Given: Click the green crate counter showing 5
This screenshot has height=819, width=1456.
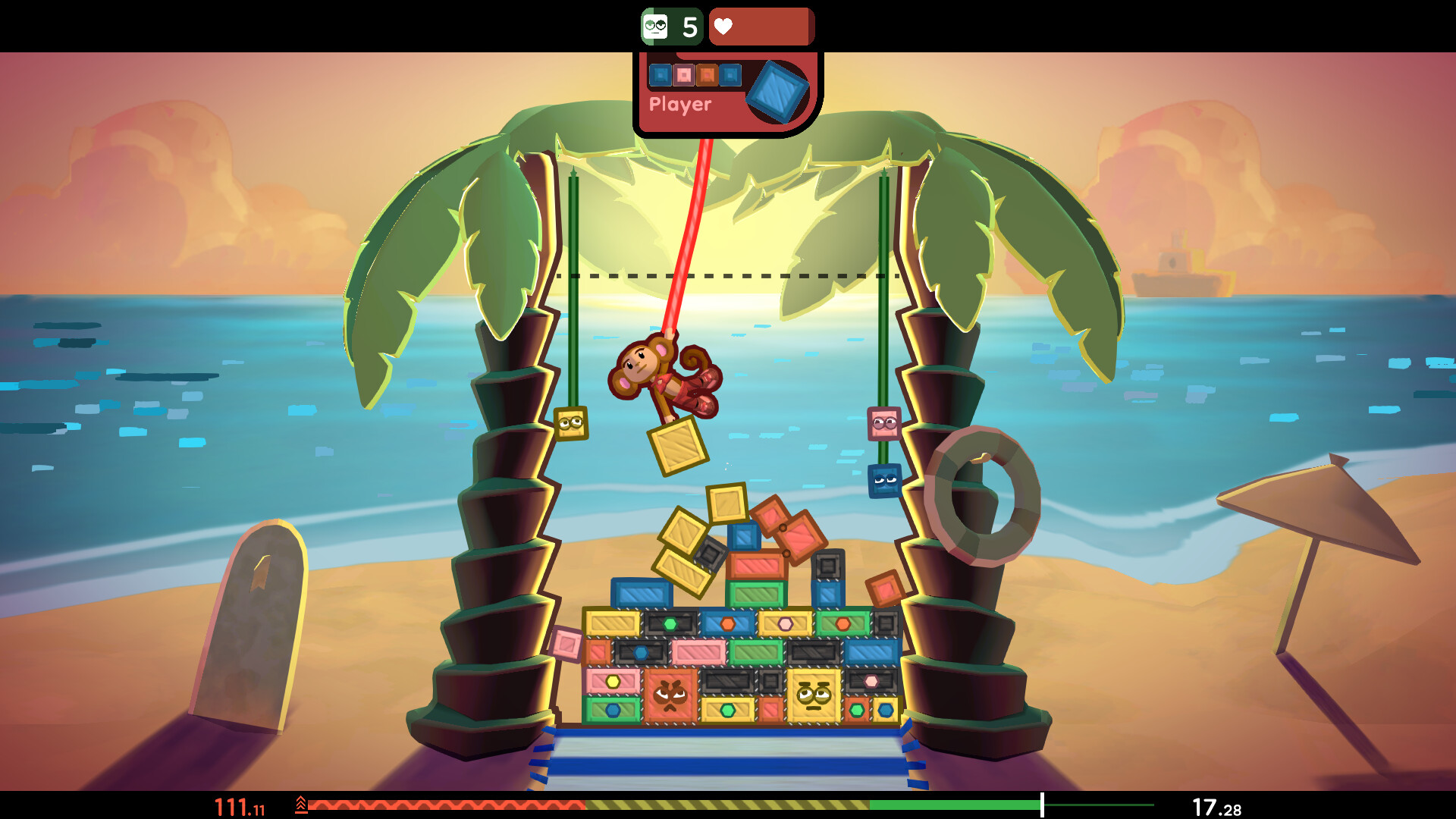Looking at the screenshot, I should pyautogui.click(x=673, y=27).
